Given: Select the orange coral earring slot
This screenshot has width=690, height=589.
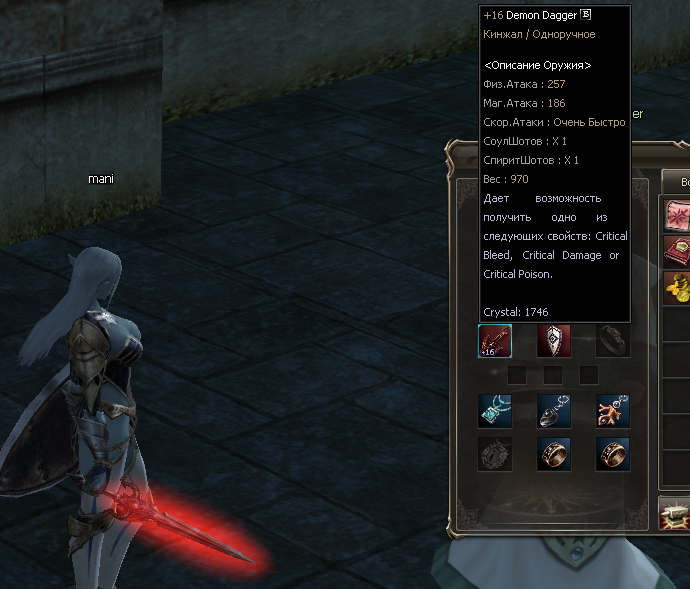Looking at the screenshot, I should tap(612, 411).
